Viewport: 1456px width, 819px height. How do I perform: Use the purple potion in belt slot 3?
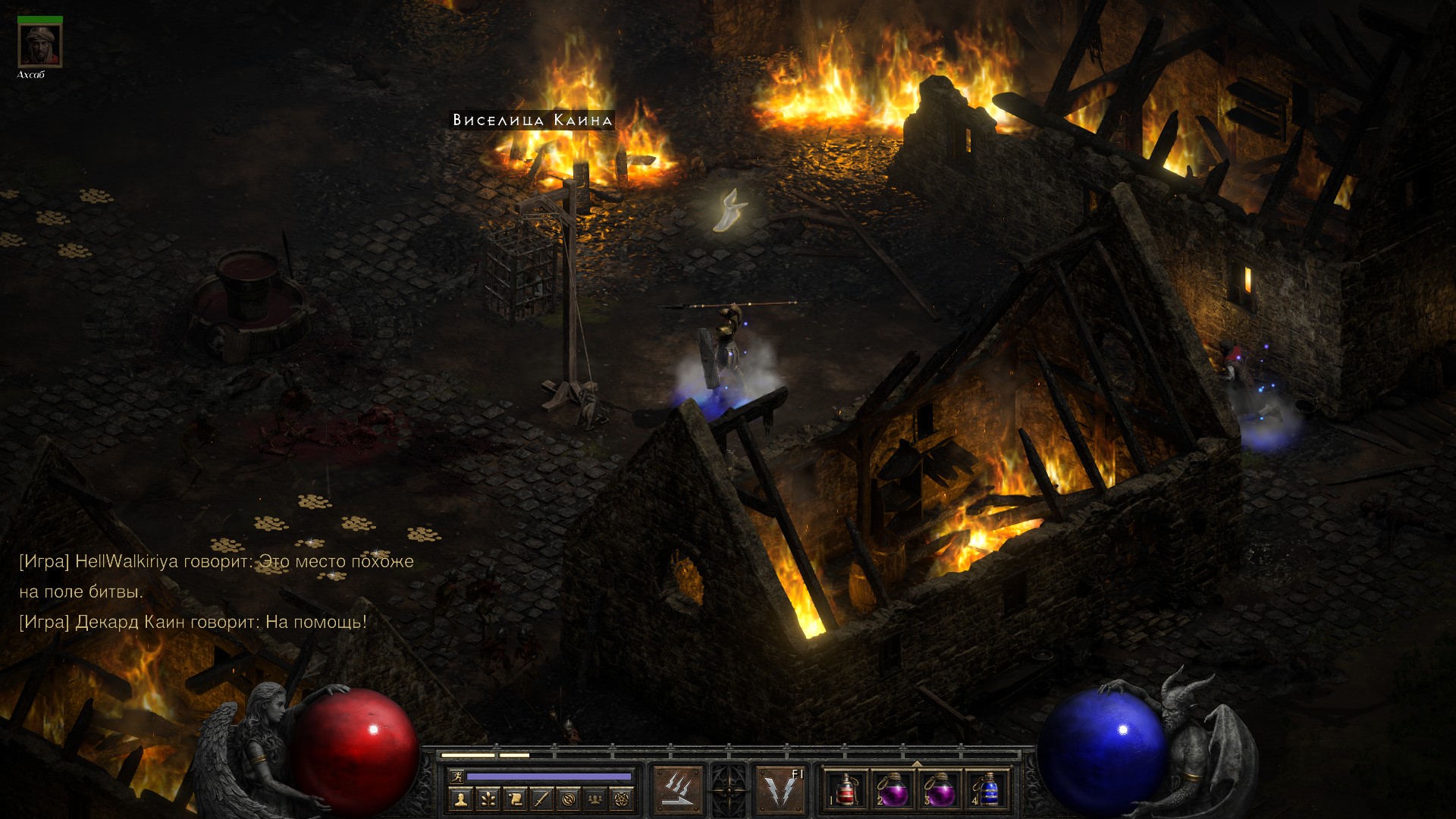click(x=940, y=789)
